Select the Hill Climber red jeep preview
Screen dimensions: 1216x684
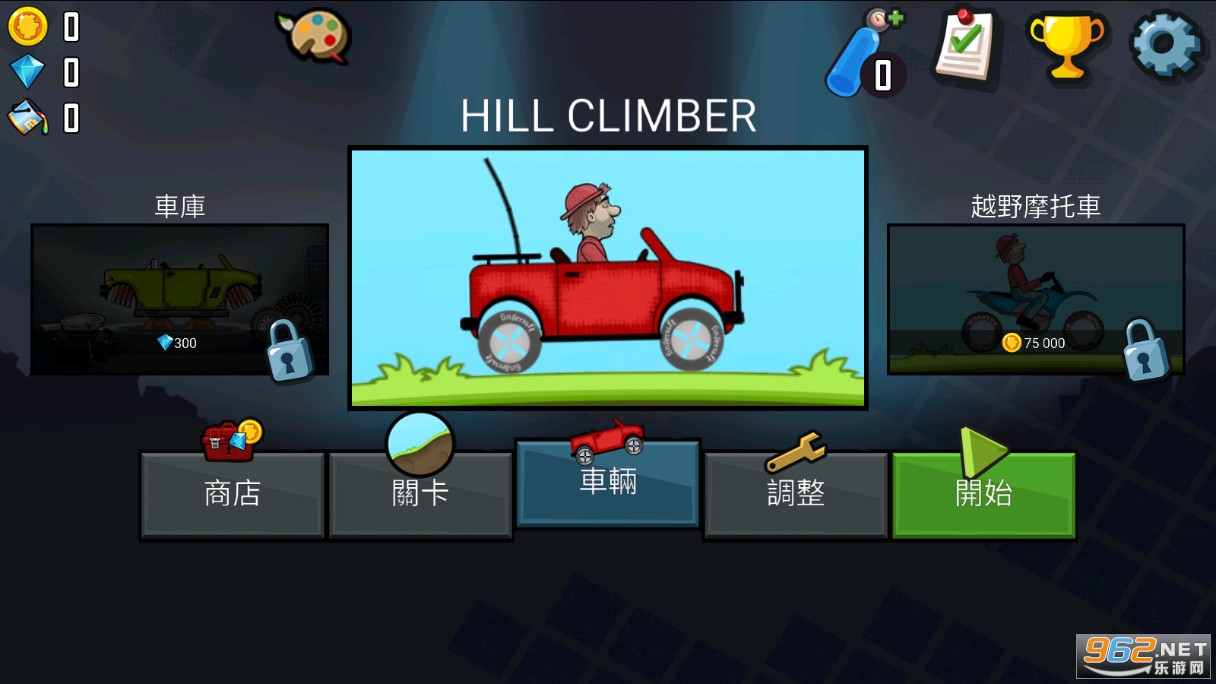pyautogui.click(x=607, y=278)
